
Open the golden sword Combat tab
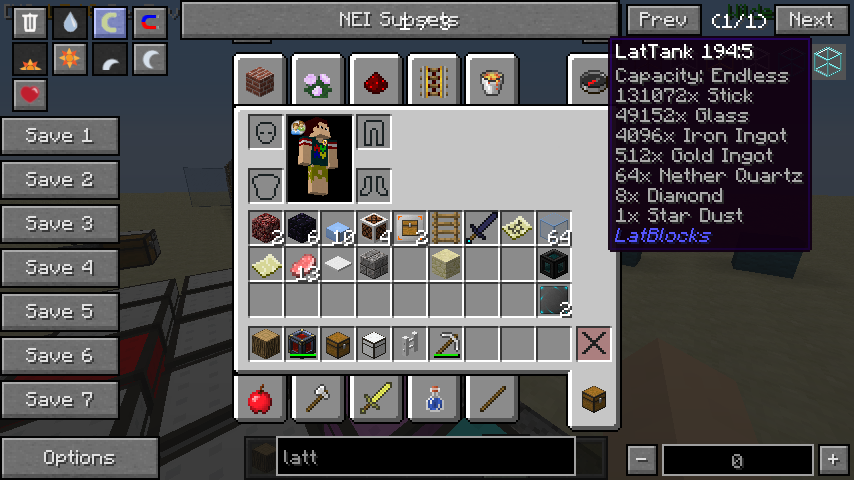pyautogui.click(x=376, y=401)
